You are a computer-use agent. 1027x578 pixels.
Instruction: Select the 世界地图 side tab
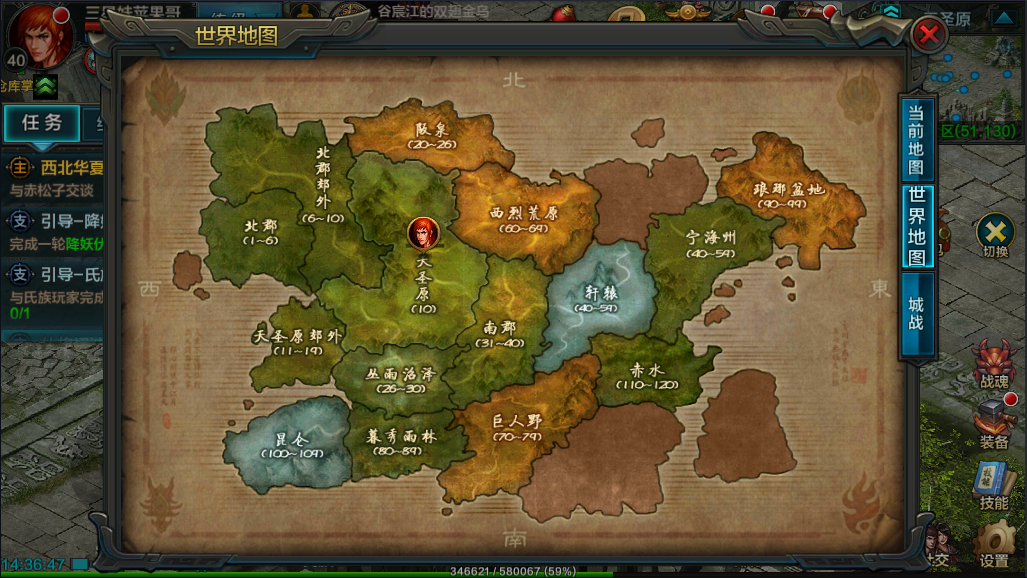(916, 226)
